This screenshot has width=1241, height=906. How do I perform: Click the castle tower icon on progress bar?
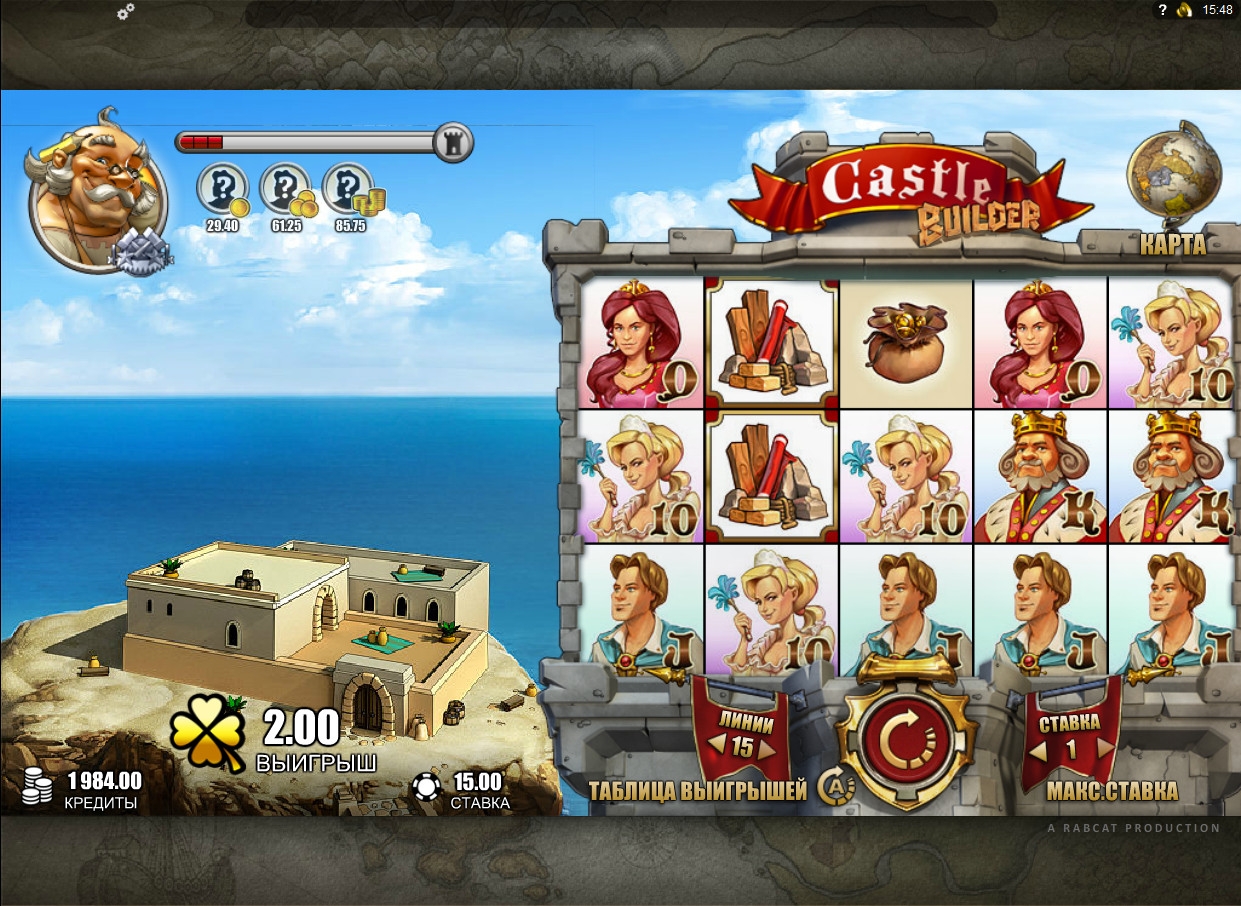tap(452, 142)
